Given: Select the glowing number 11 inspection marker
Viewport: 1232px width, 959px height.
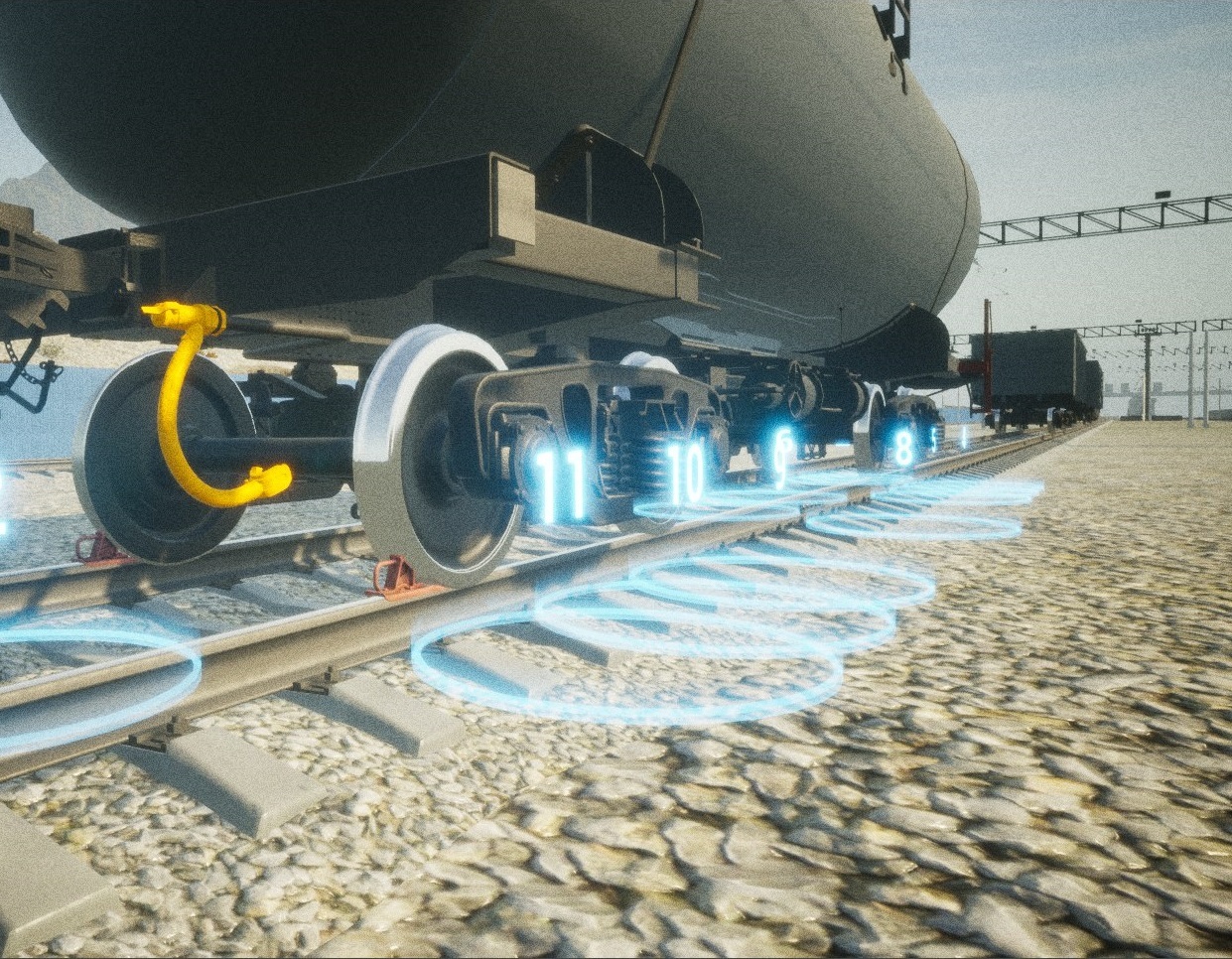Looking at the screenshot, I should (x=561, y=484).
